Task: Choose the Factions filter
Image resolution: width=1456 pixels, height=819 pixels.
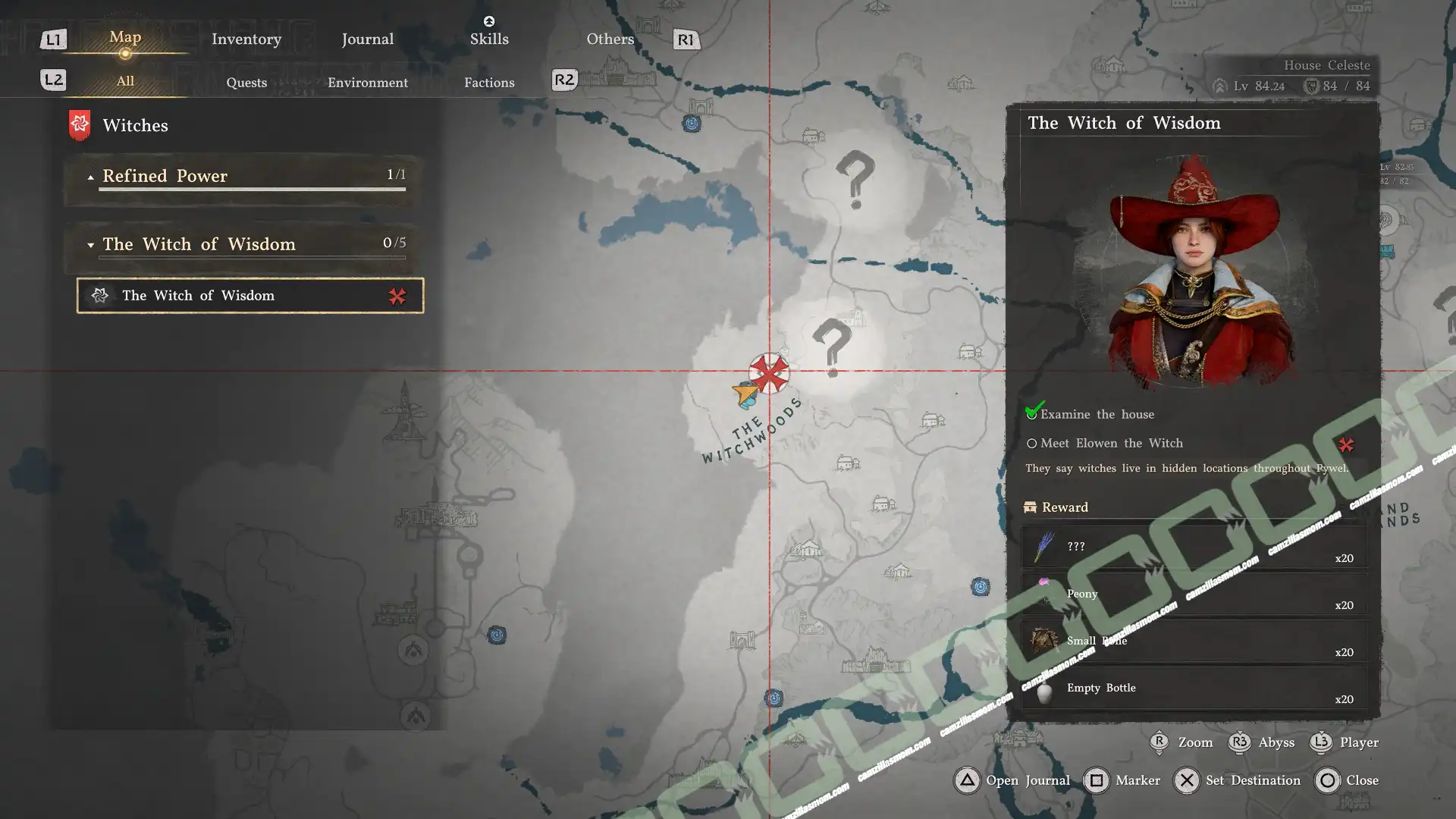Action: tap(489, 83)
